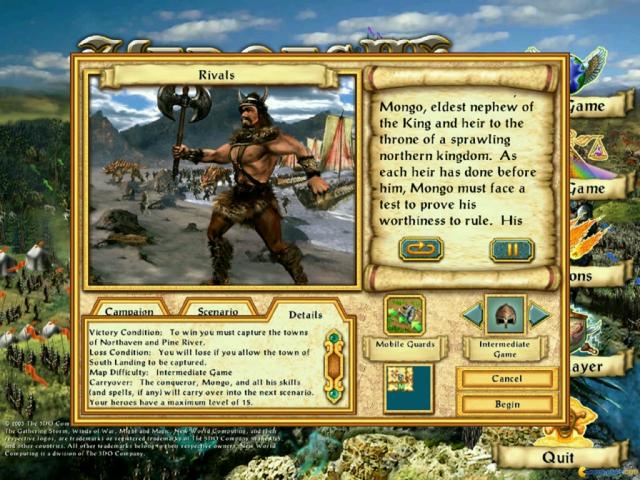640x480 pixels.
Task: Cancel the scenario selection
Action: pos(506,379)
